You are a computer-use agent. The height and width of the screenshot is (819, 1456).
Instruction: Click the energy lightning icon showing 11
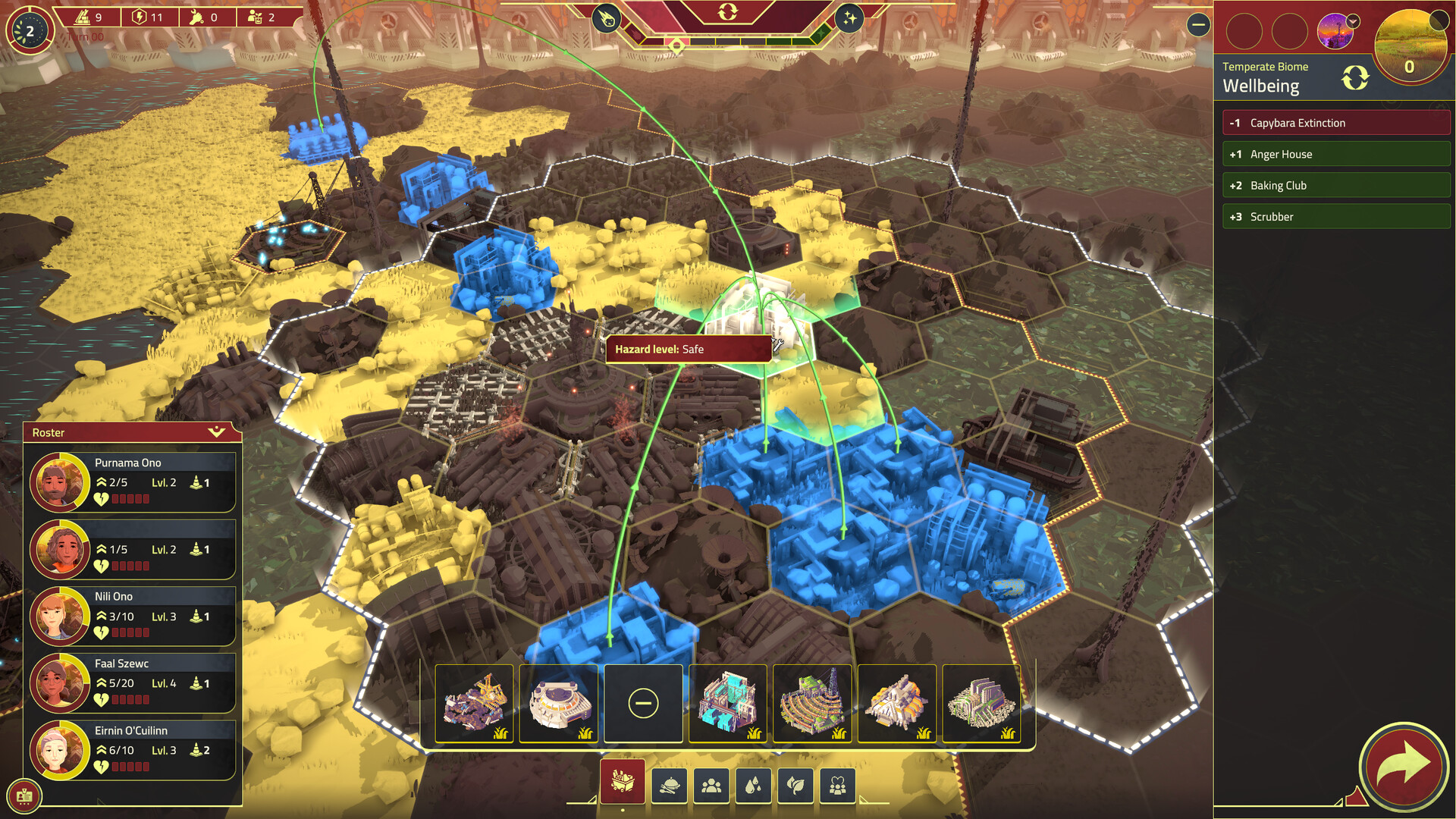tap(139, 17)
